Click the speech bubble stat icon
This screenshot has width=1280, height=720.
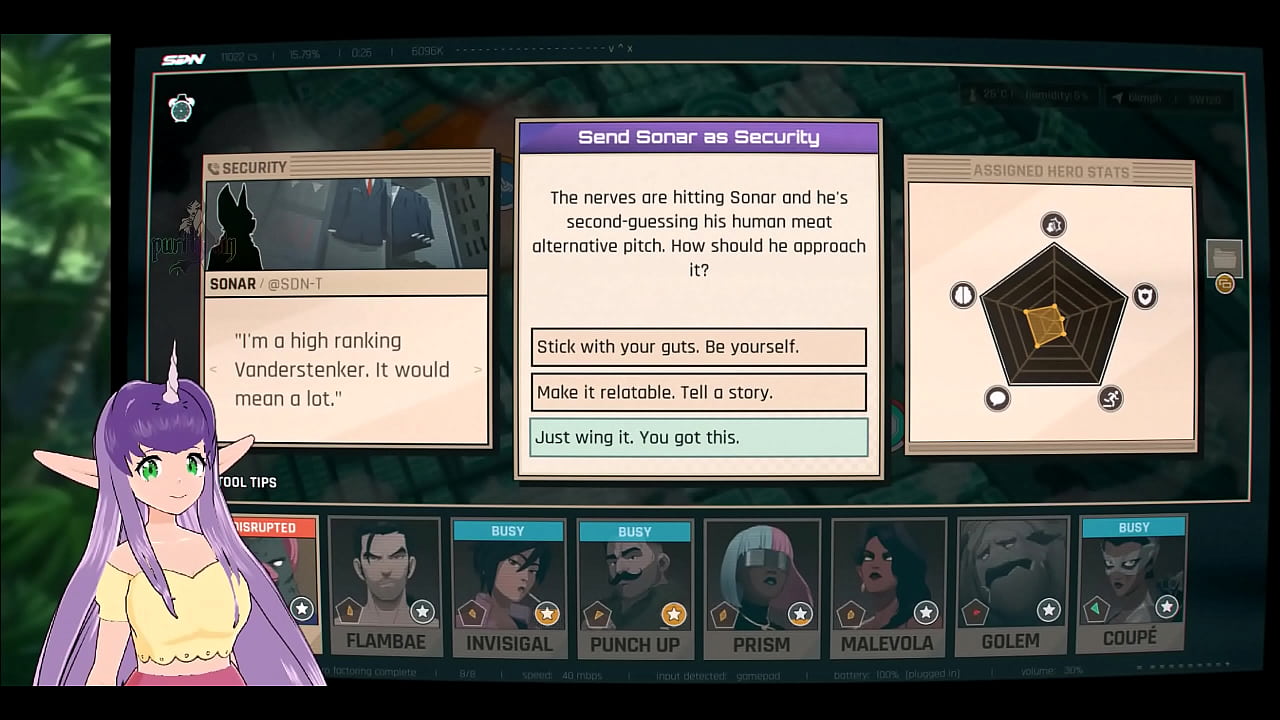[x=997, y=399]
